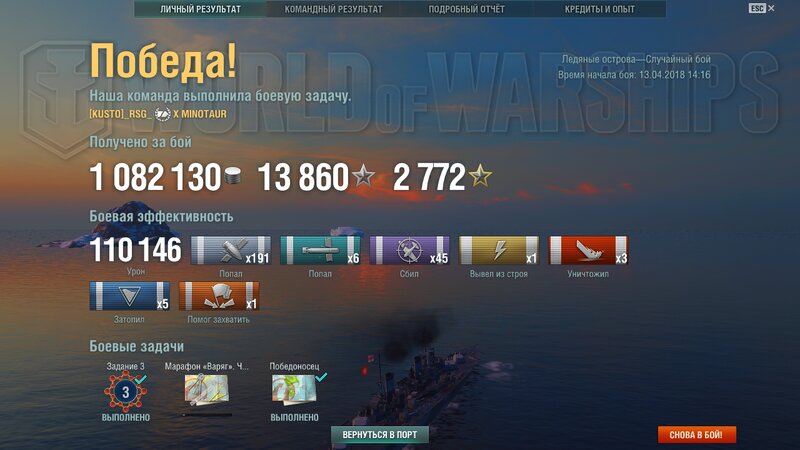Open the Затопил flooding ribbon x5
The height and width of the screenshot is (450, 800).
point(130,297)
